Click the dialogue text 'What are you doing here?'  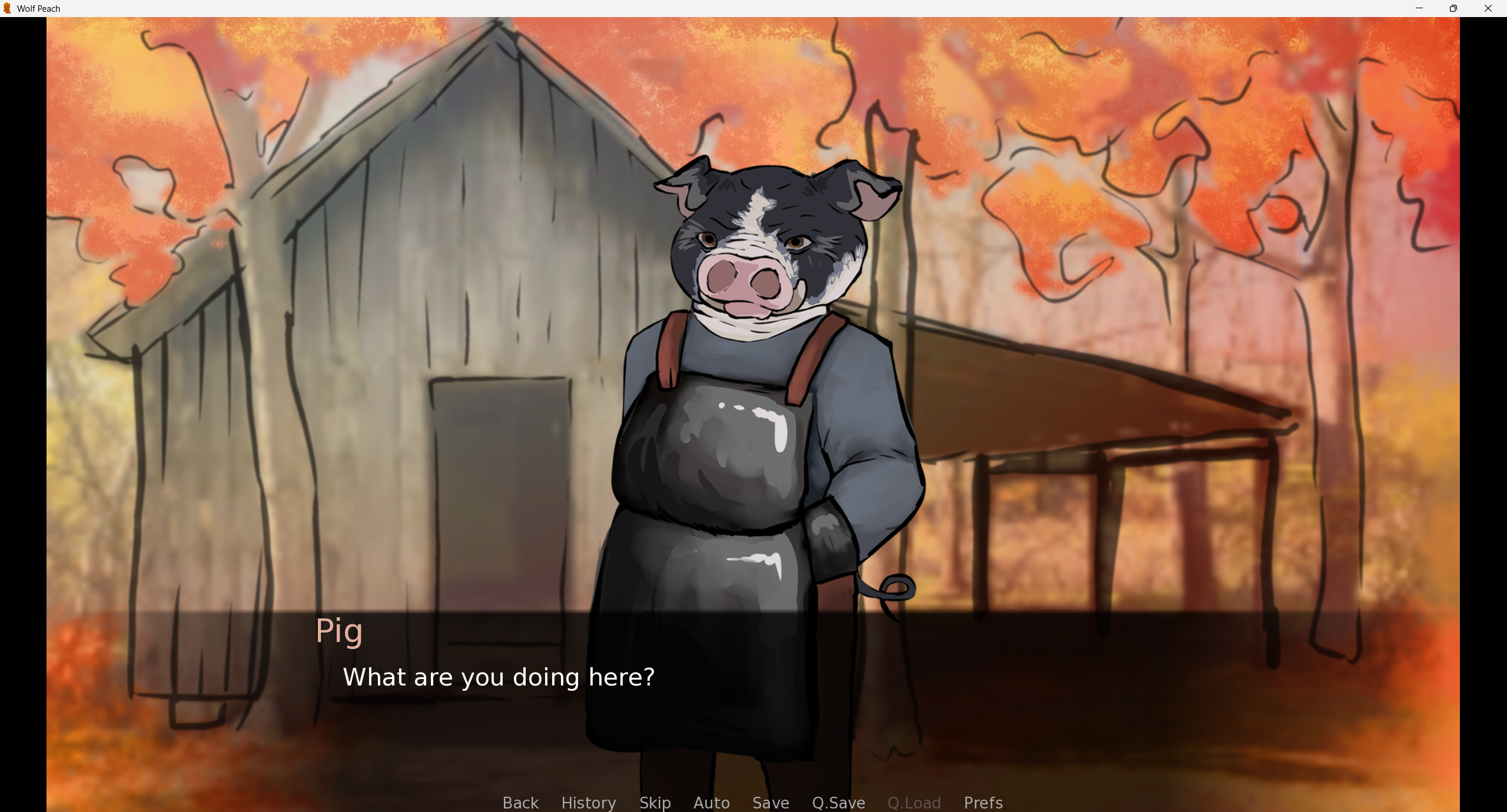(498, 677)
